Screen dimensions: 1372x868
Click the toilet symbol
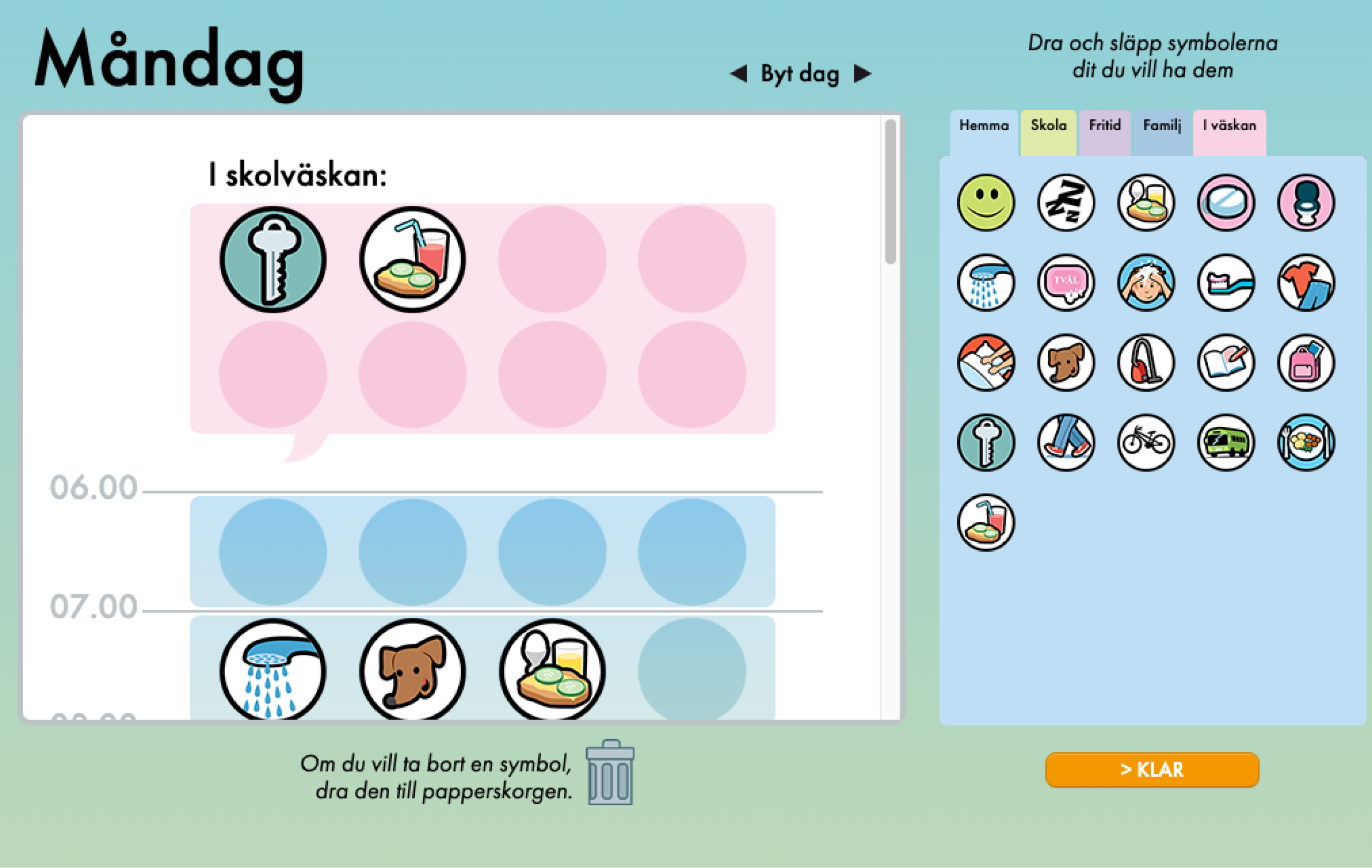point(1307,203)
